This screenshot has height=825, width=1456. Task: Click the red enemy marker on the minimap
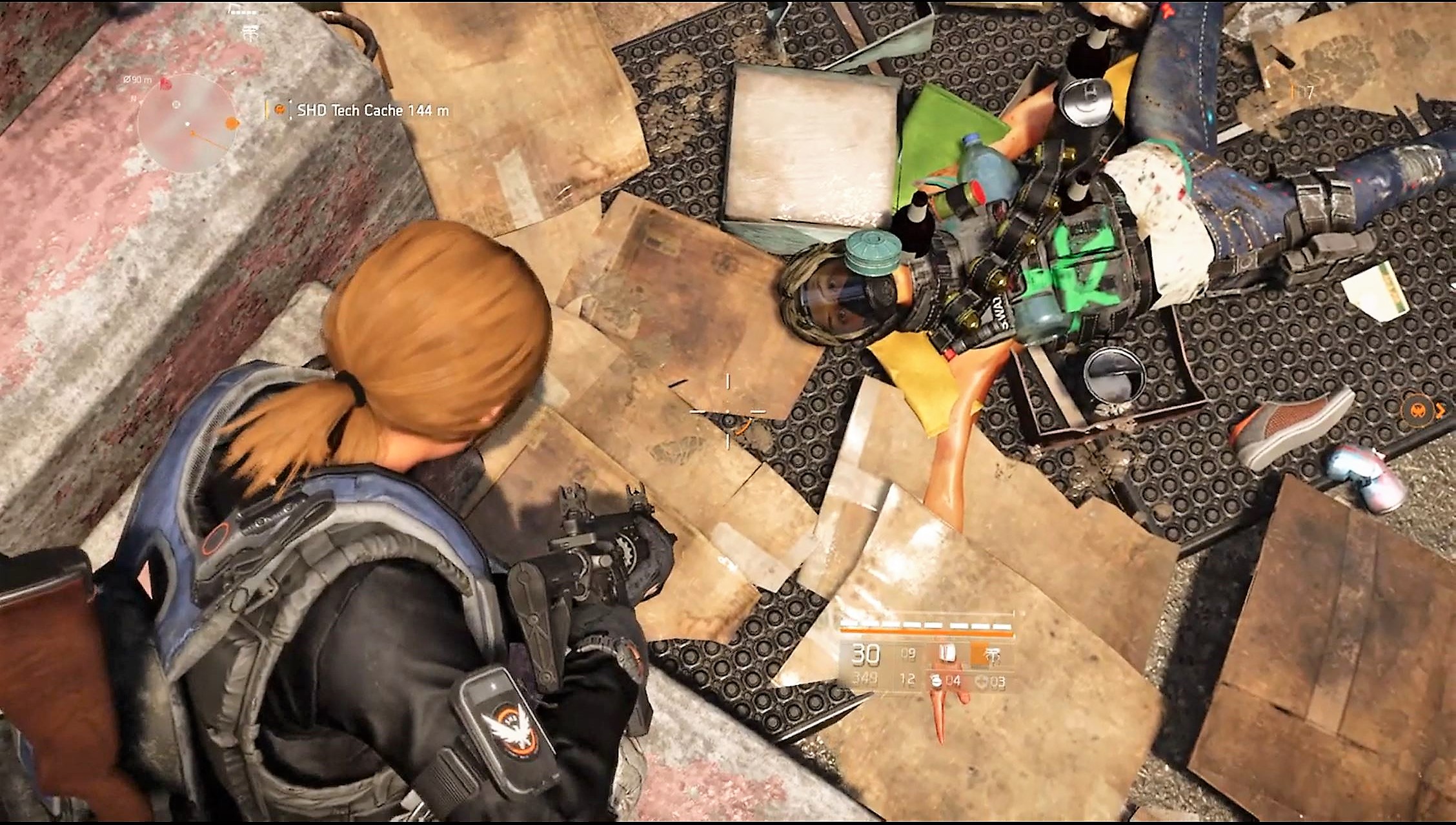pos(166,83)
